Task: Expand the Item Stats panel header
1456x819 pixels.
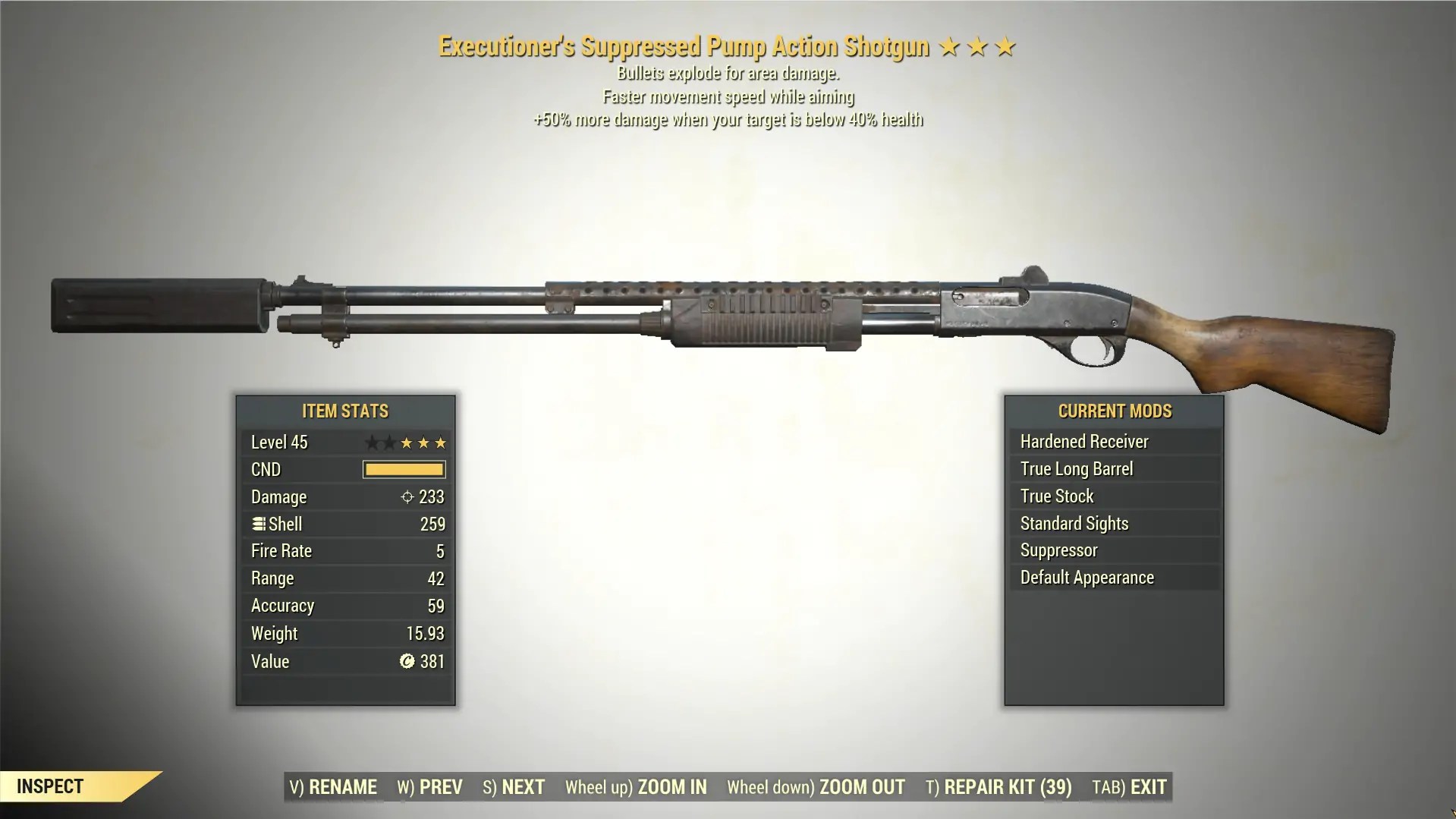Action: click(x=344, y=411)
